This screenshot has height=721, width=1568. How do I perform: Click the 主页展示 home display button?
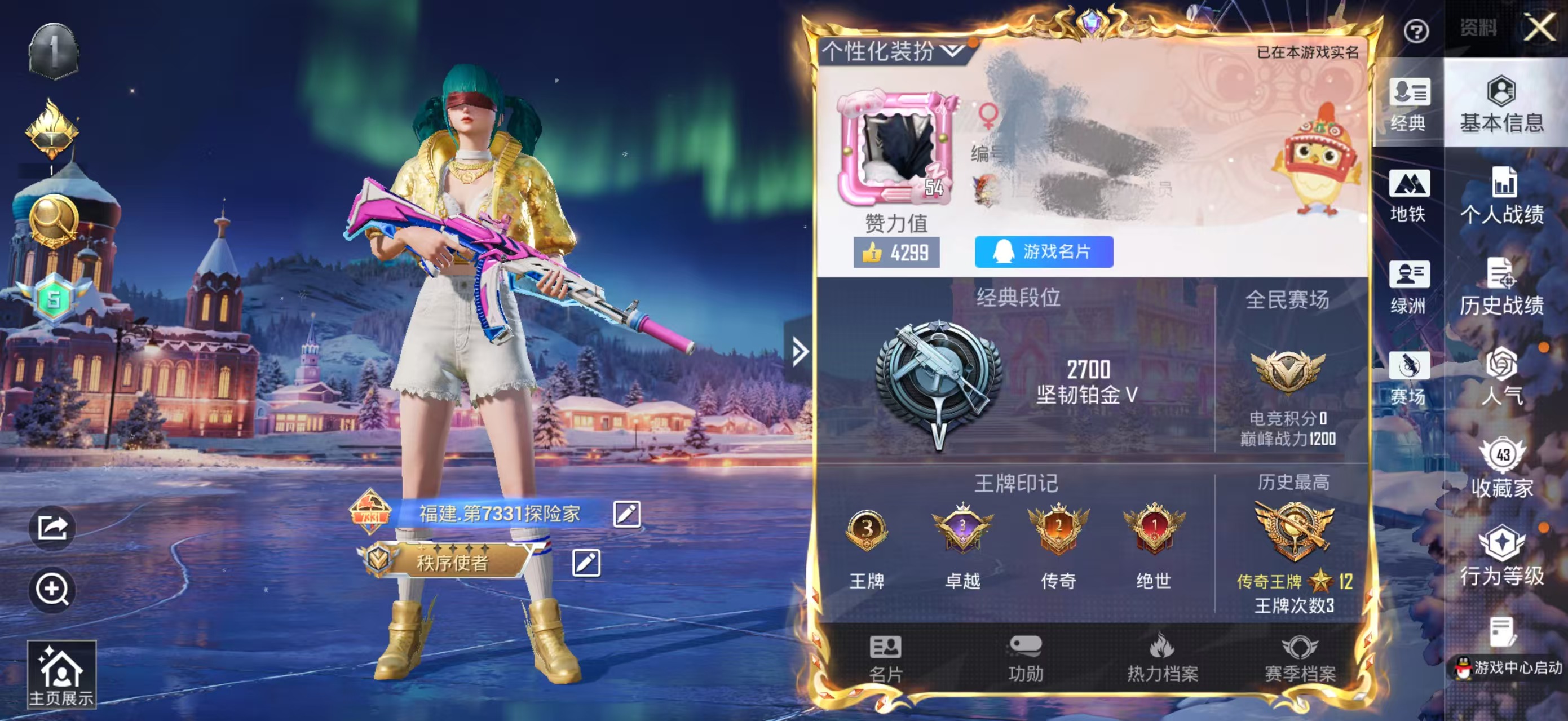point(61,675)
